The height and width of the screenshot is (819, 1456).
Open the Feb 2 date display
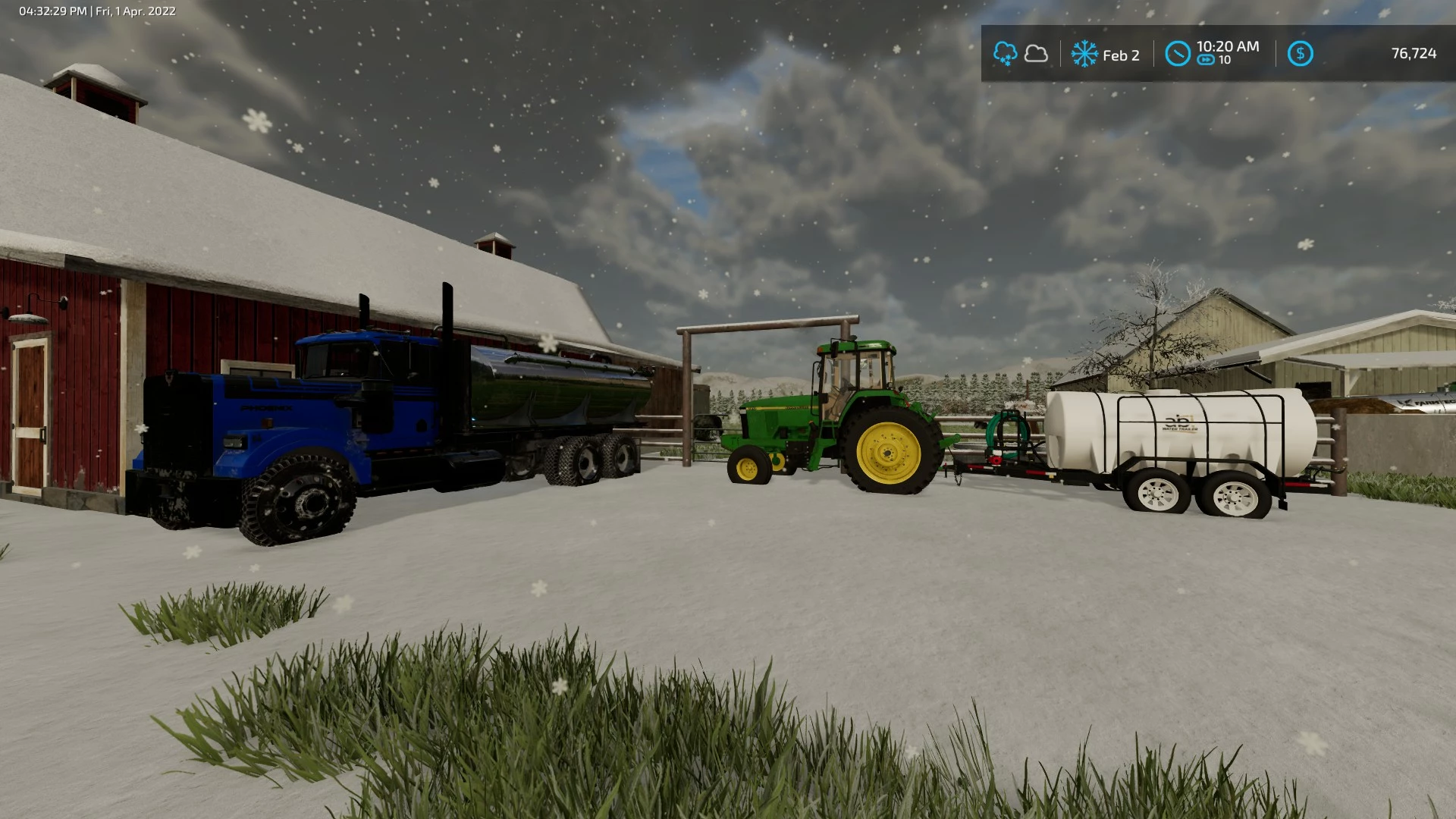tap(1120, 54)
